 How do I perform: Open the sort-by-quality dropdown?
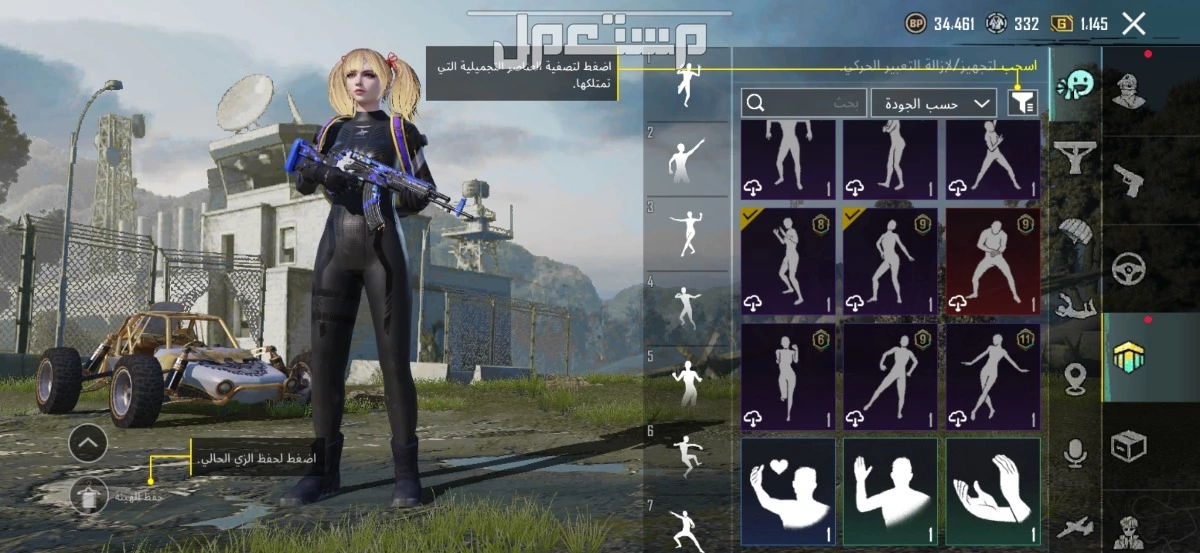[934, 102]
